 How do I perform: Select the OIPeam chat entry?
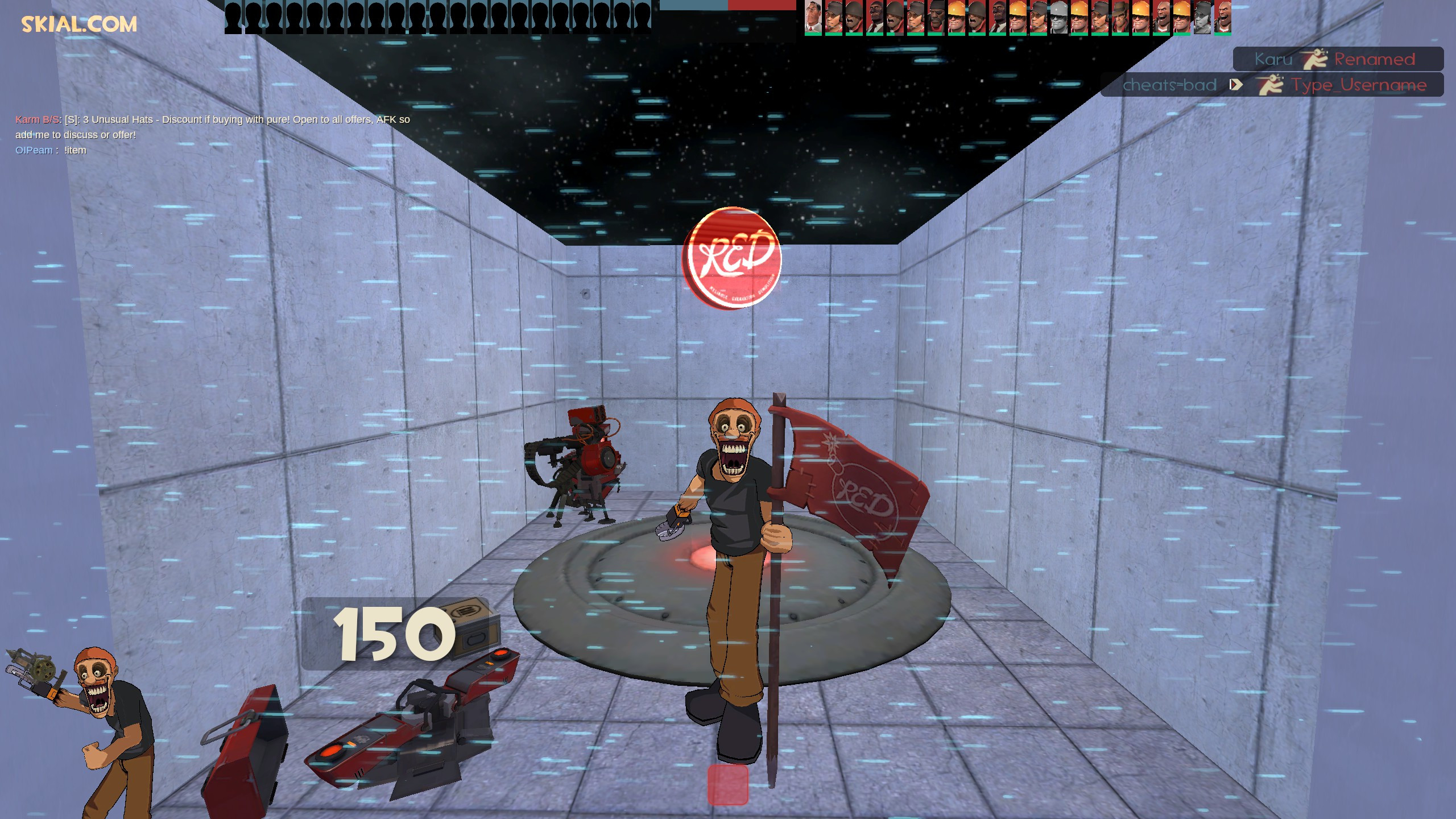tap(34, 150)
